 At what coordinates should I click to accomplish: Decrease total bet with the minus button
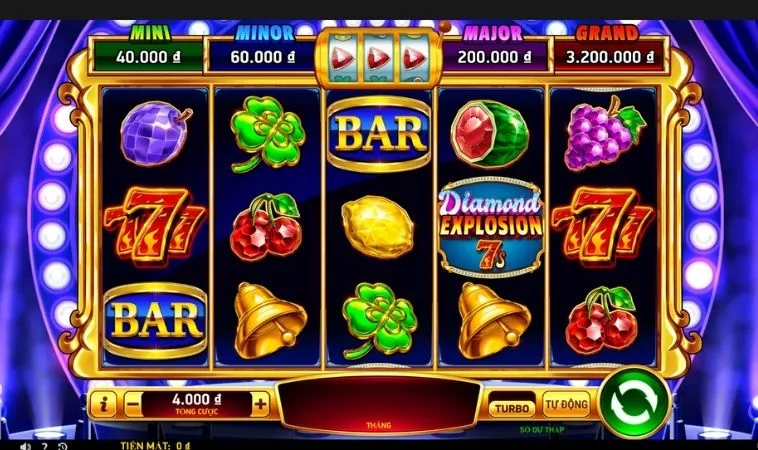tap(134, 404)
